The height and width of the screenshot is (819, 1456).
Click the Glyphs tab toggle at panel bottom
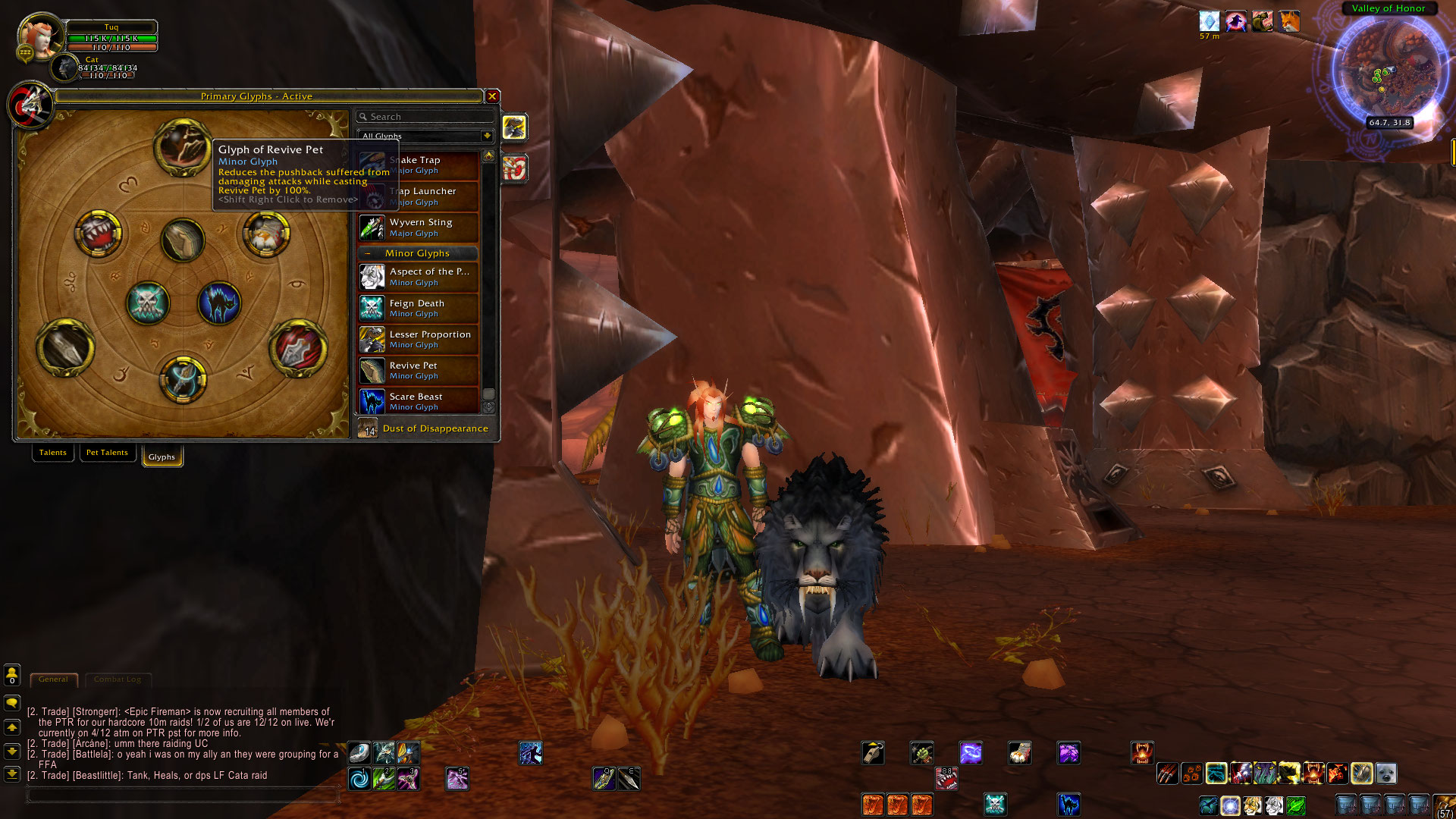162,456
